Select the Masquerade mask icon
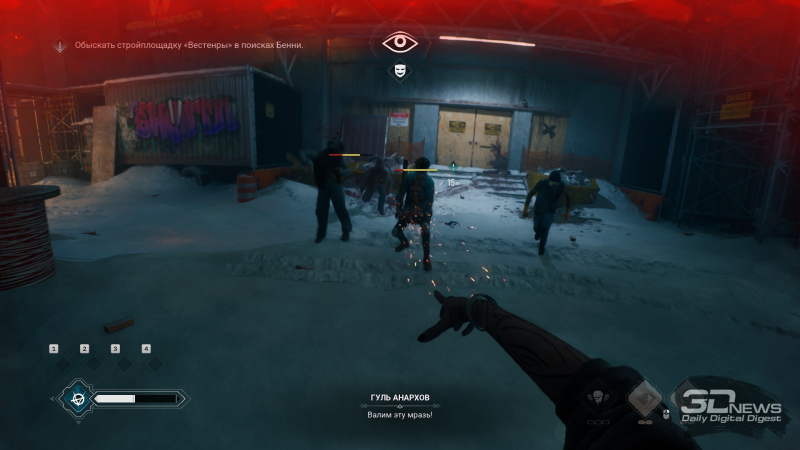This screenshot has width=800, height=450. click(400, 71)
